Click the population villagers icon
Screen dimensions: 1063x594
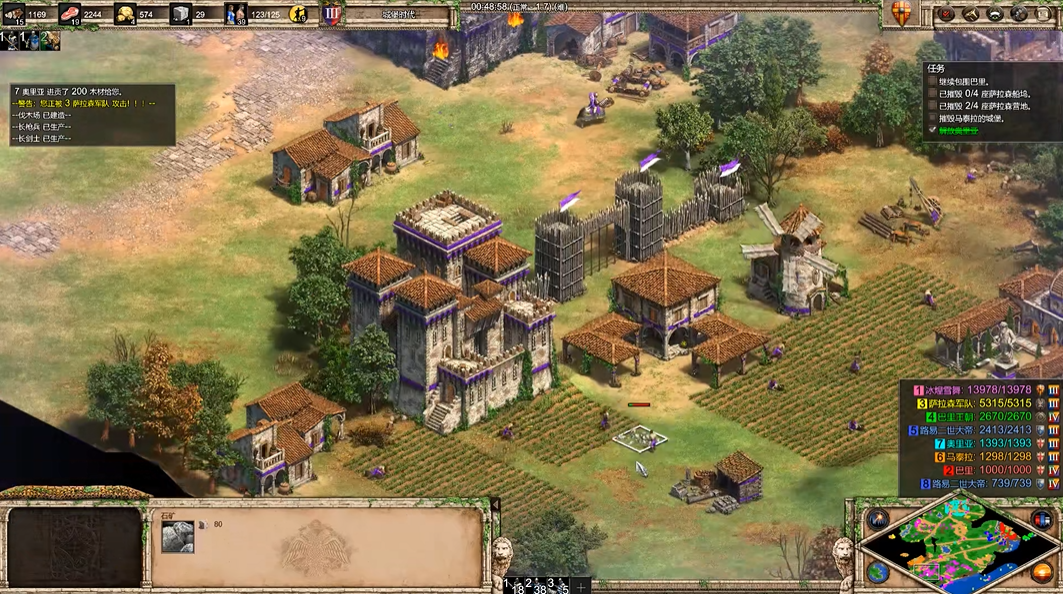click(x=236, y=14)
